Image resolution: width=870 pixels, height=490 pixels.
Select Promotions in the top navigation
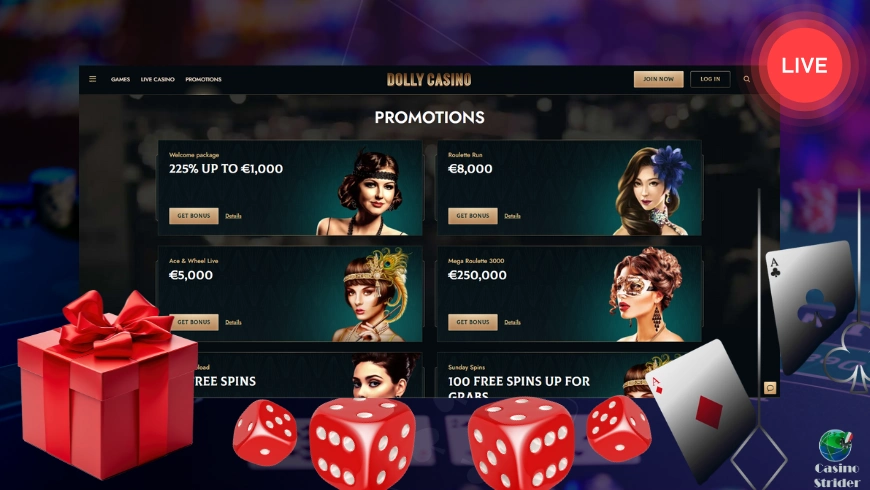[203, 79]
